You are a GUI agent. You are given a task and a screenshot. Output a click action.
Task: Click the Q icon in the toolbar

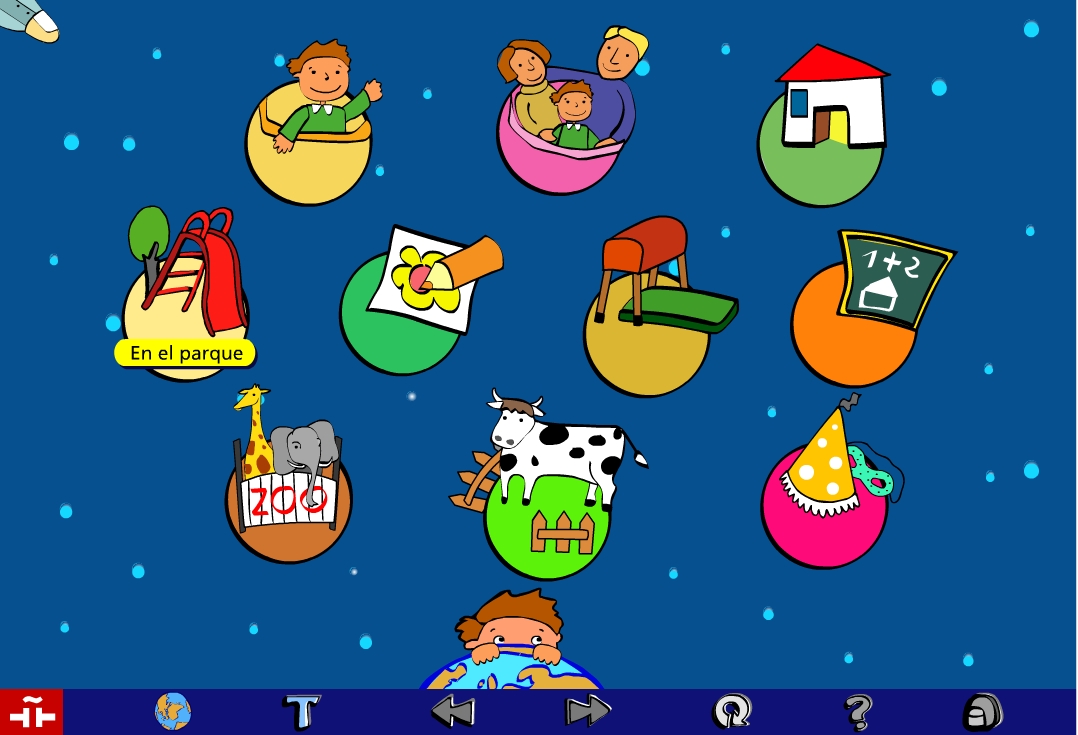coord(732,712)
